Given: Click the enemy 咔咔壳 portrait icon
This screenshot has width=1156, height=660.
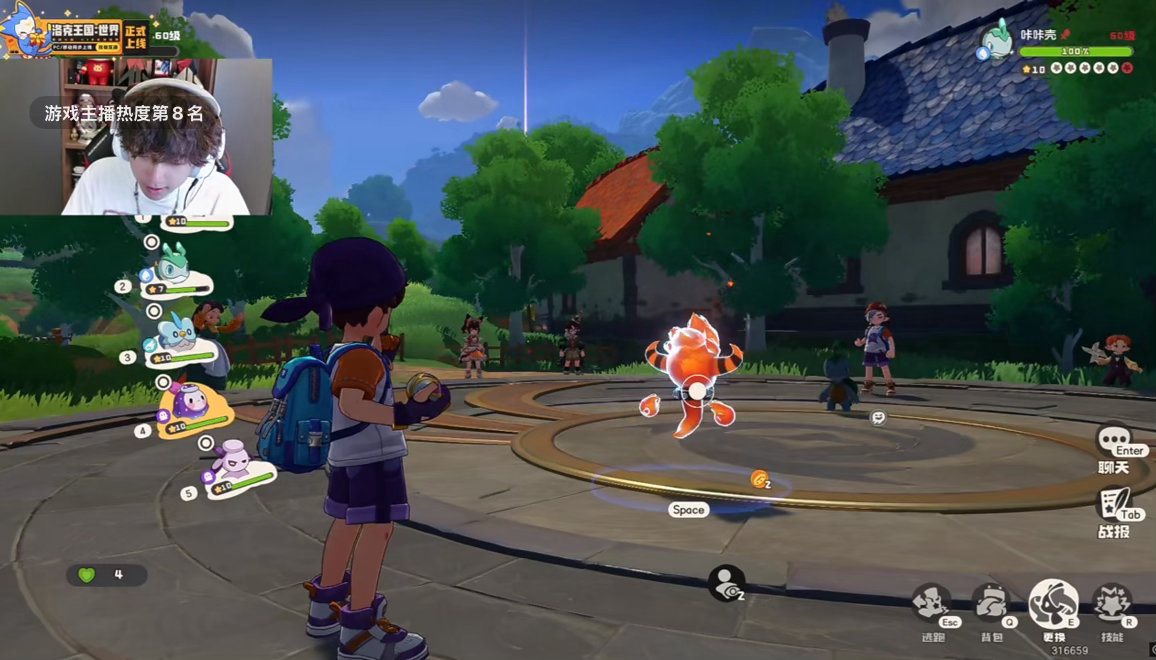Looking at the screenshot, I should coord(995,41).
